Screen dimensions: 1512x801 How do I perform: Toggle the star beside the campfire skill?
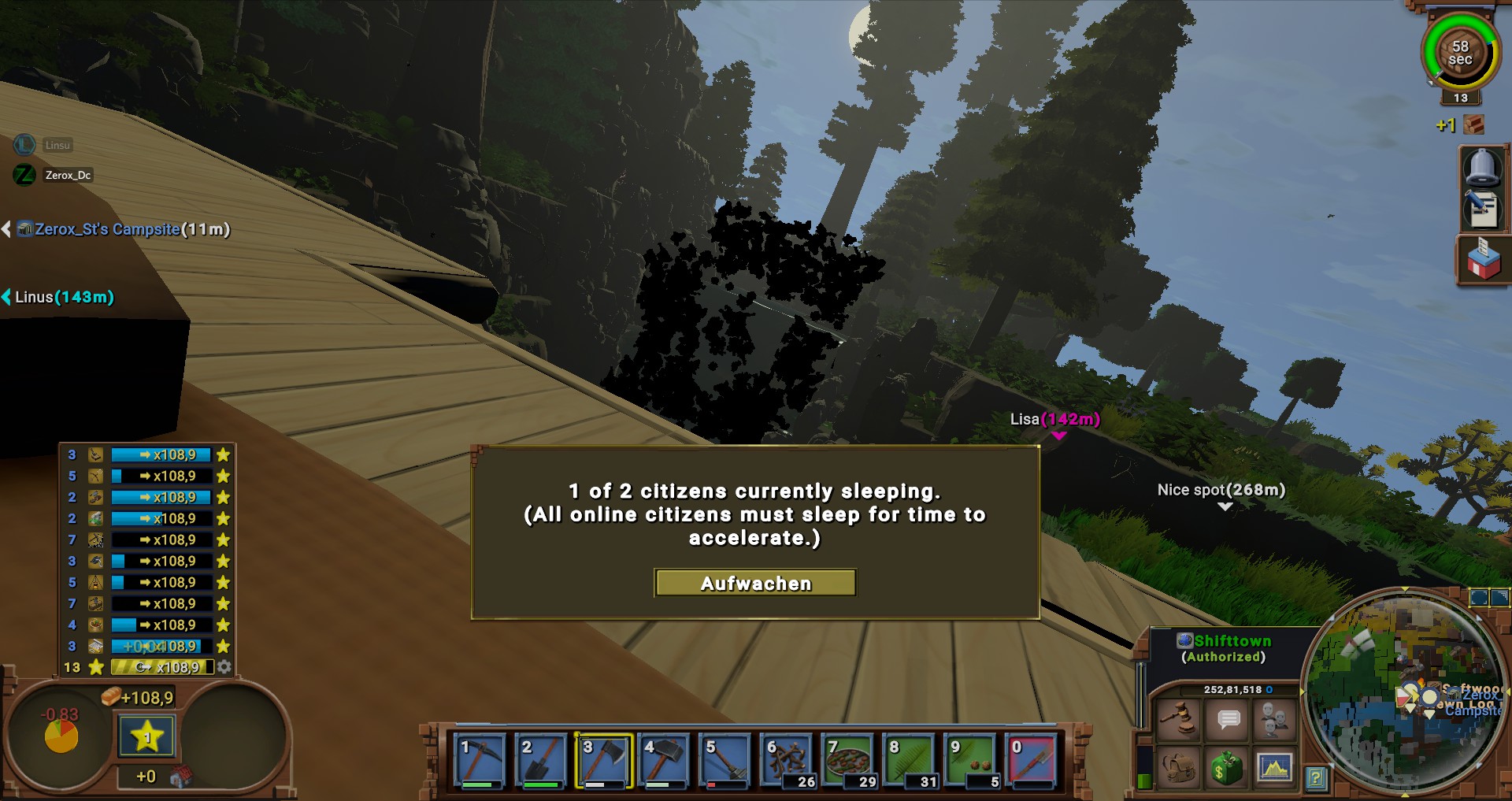tap(224, 581)
